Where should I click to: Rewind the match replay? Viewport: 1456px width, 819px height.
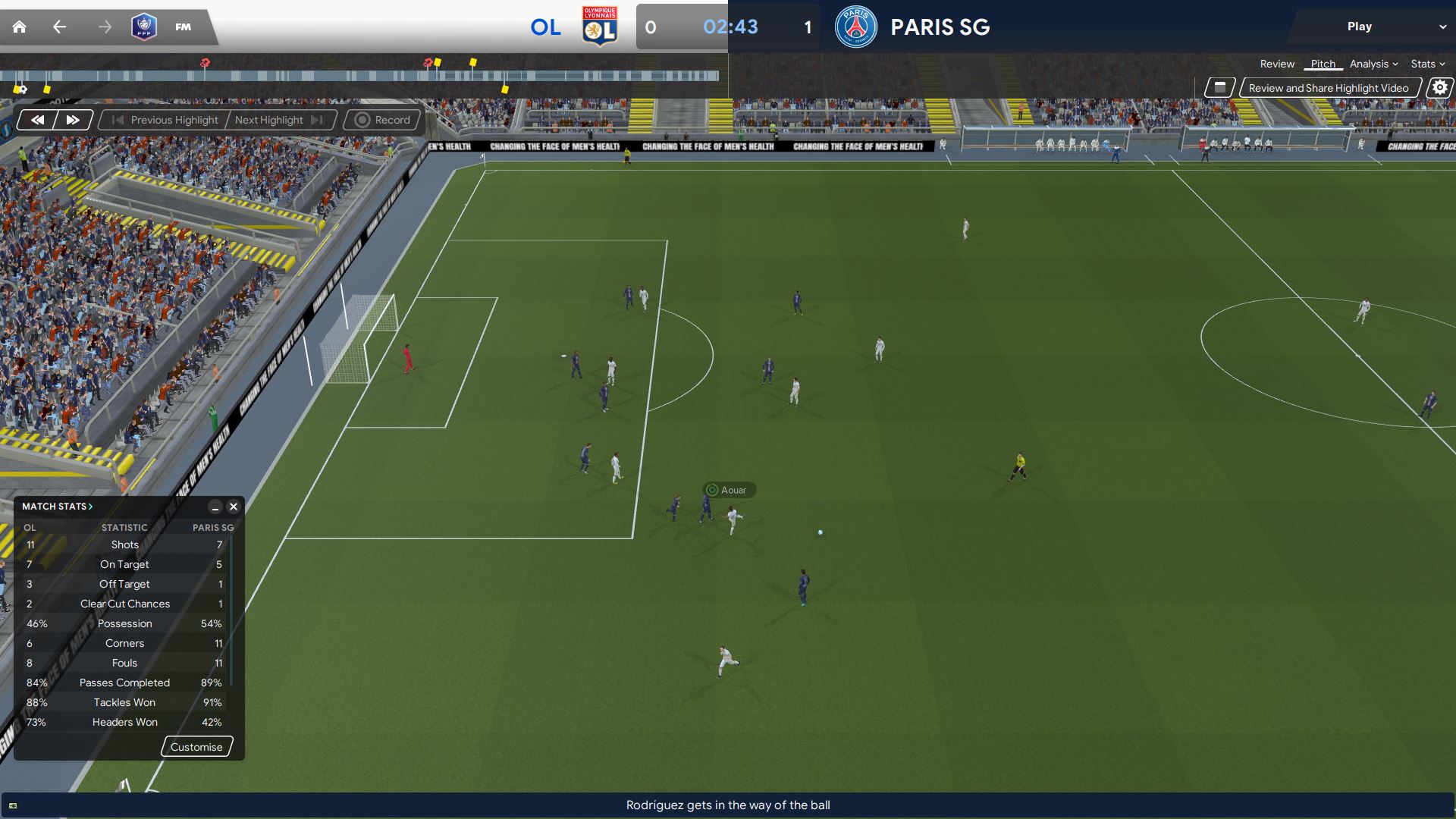point(37,120)
